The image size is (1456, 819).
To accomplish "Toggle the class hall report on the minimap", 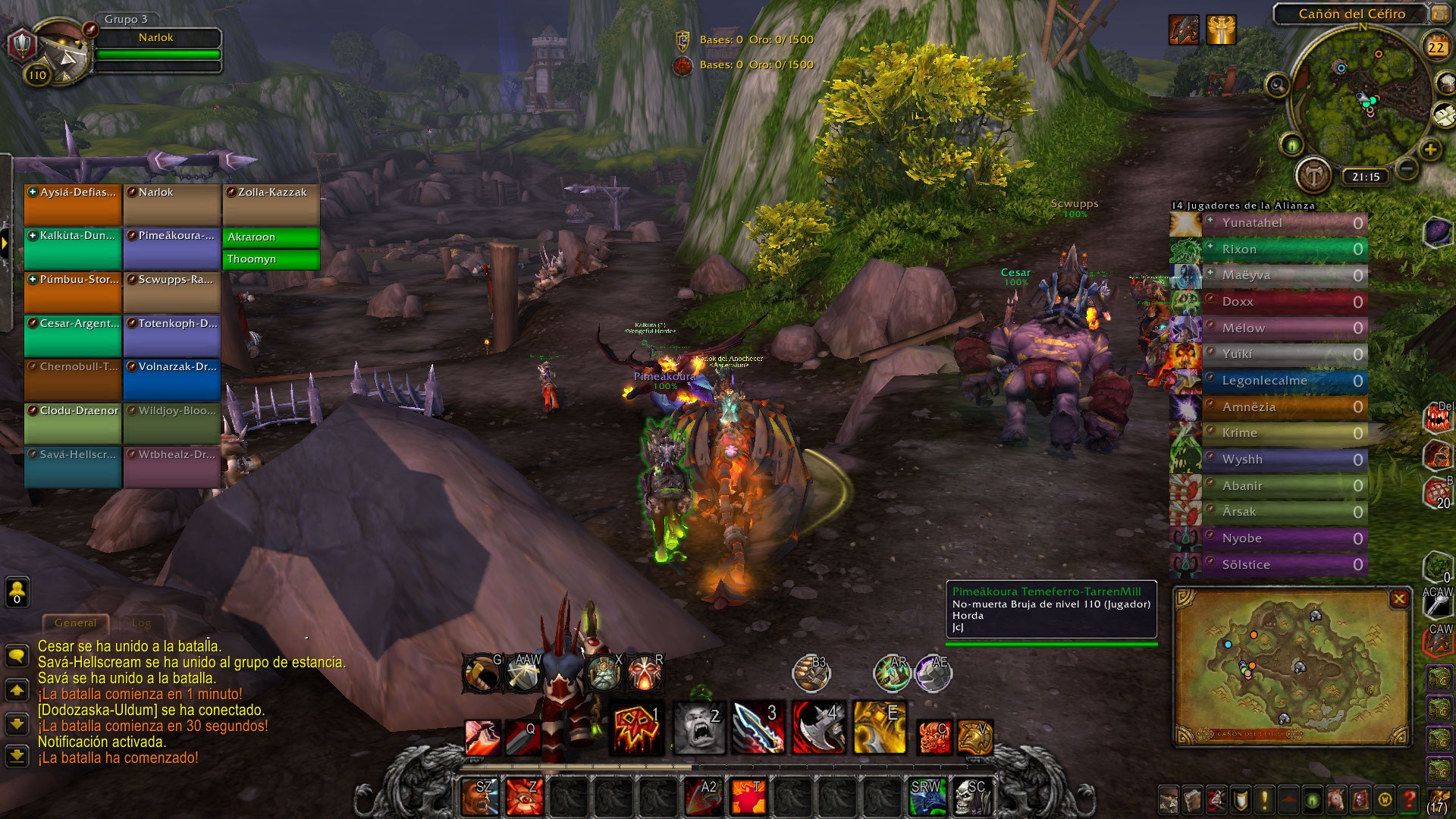I will point(1313,172).
